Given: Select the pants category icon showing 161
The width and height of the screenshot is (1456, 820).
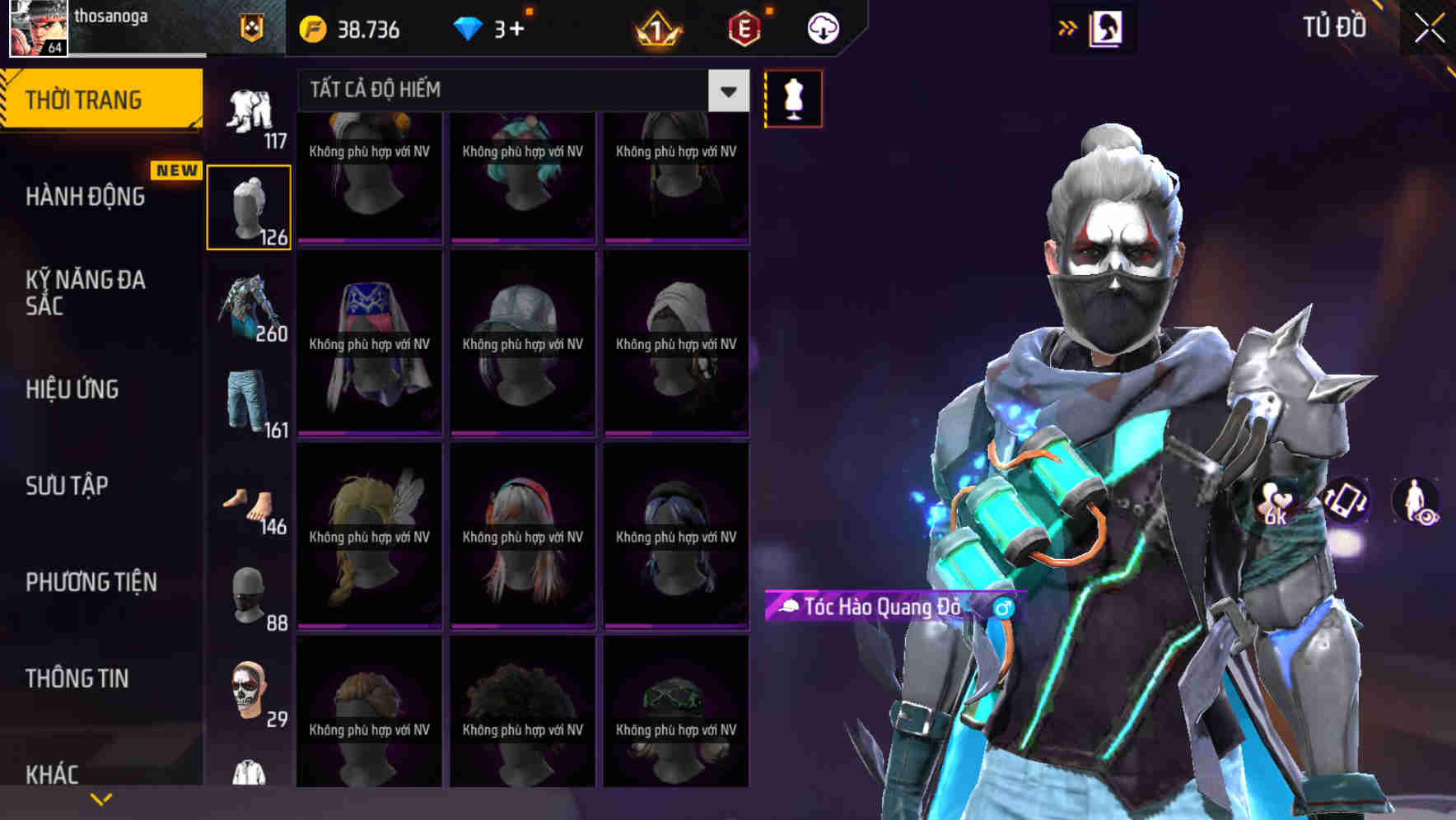Looking at the screenshot, I should pyautogui.click(x=249, y=402).
